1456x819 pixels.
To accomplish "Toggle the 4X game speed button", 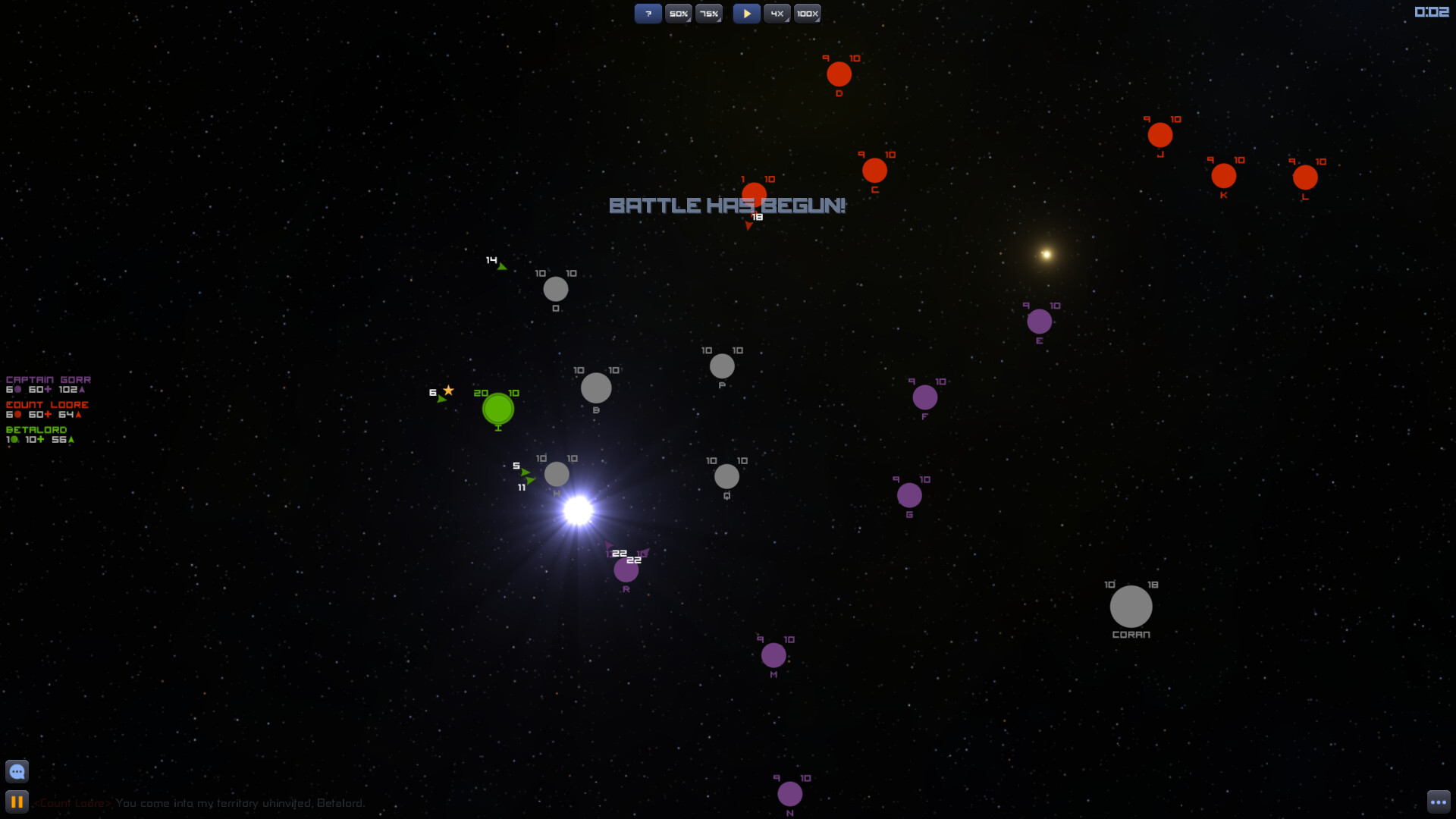I will [x=776, y=13].
